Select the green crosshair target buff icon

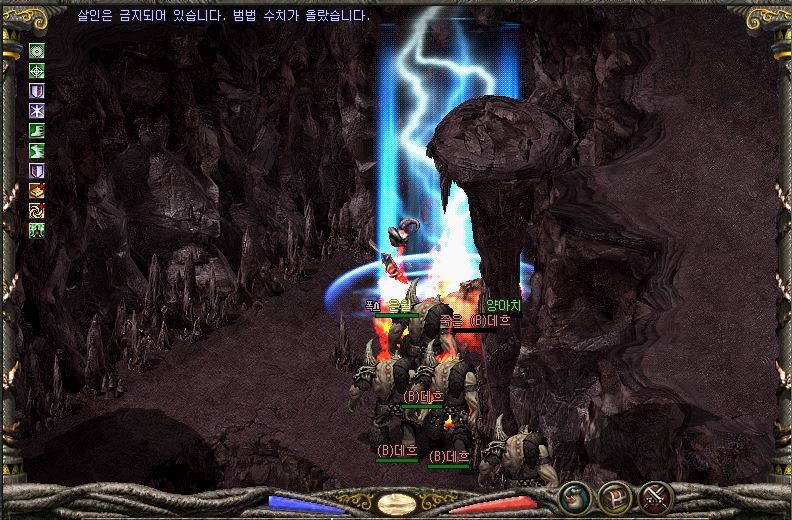point(37,71)
